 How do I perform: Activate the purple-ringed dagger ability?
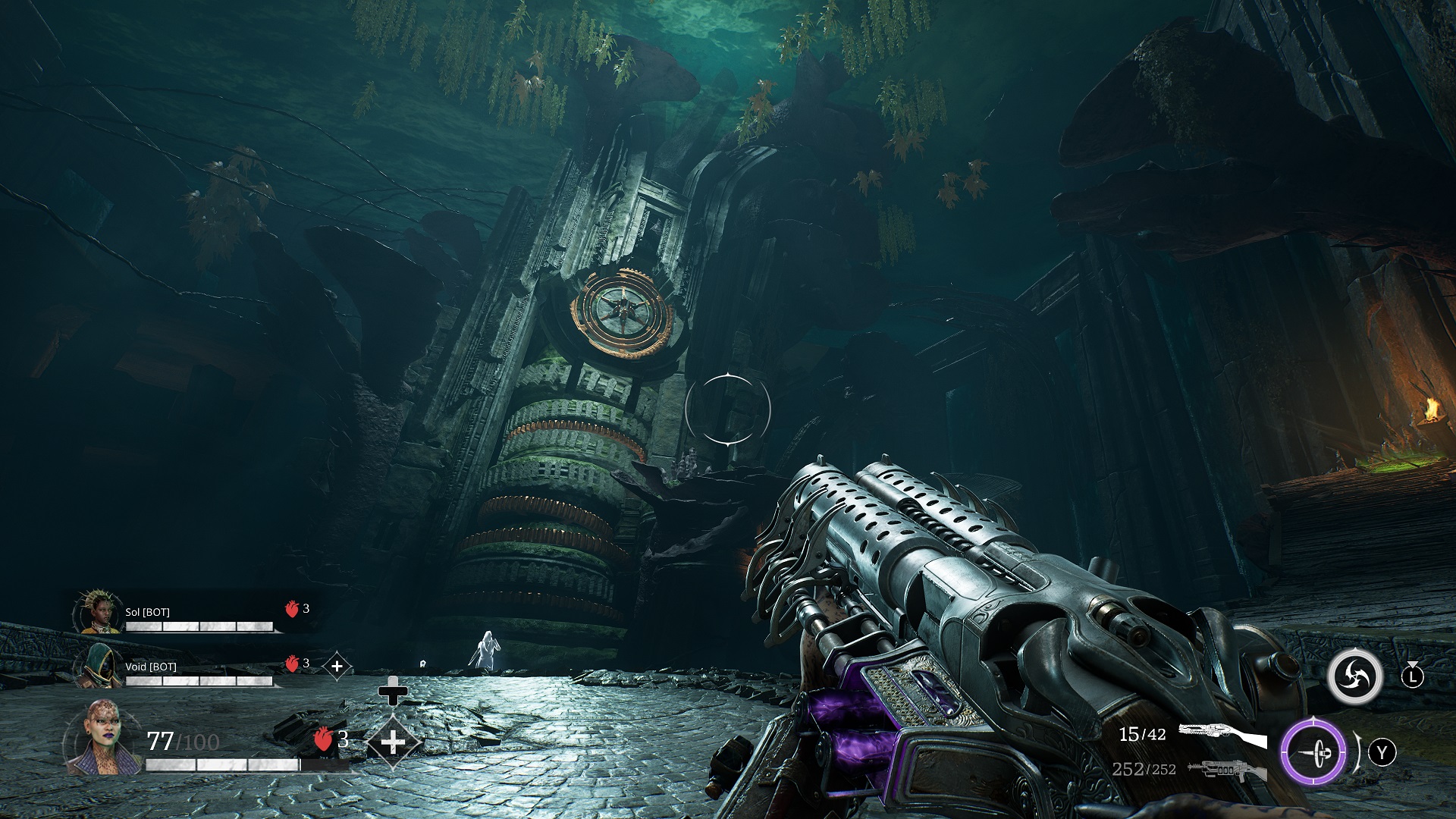(1313, 753)
